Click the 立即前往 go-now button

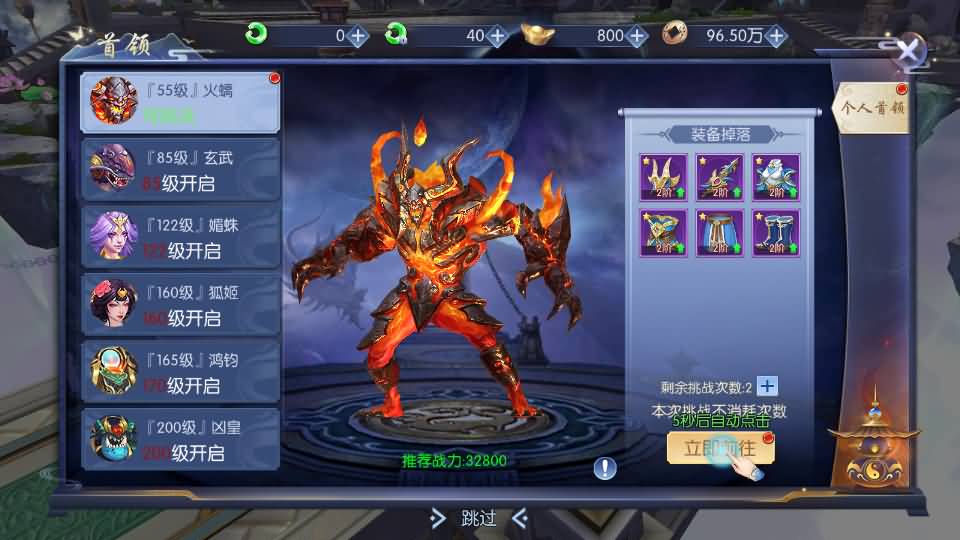pos(720,448)
